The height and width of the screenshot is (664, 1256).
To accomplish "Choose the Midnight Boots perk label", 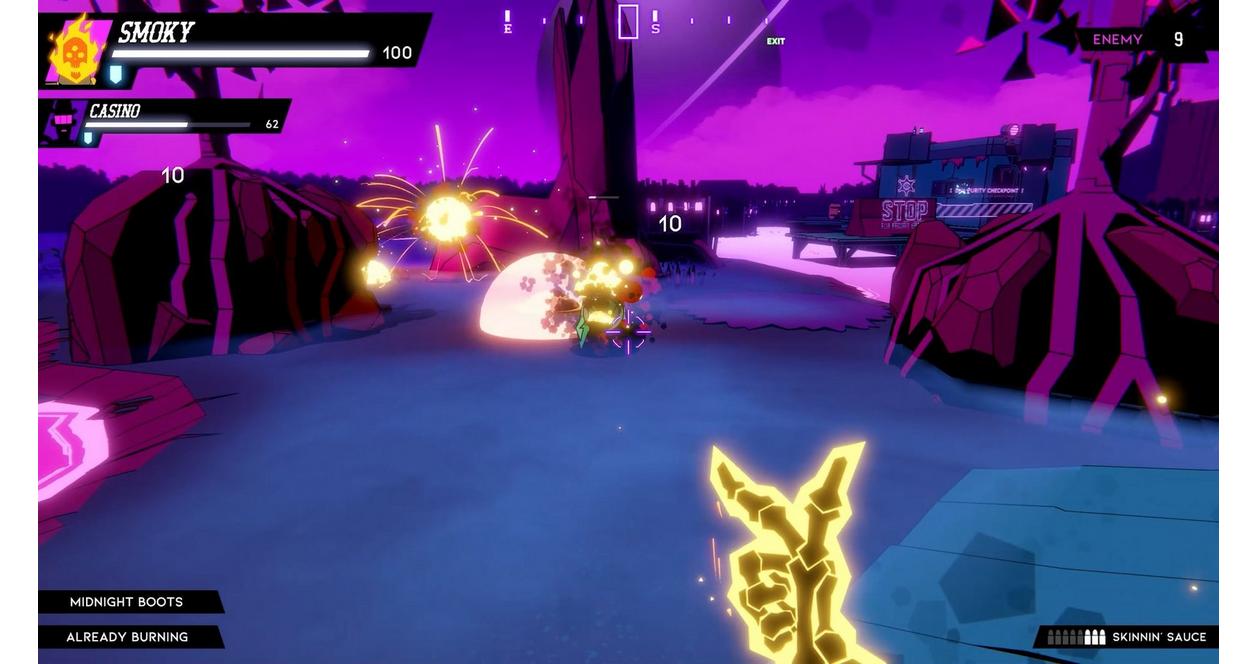I will pyautogui.click(x=127, y=602).
